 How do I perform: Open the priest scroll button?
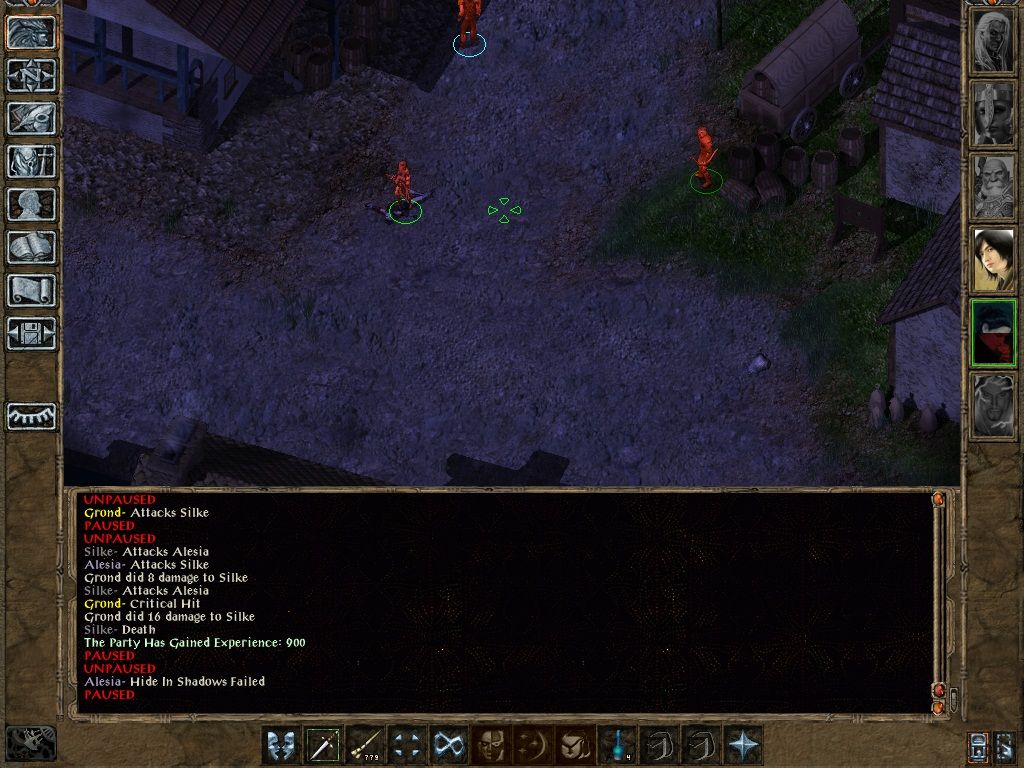pos(32,290)
